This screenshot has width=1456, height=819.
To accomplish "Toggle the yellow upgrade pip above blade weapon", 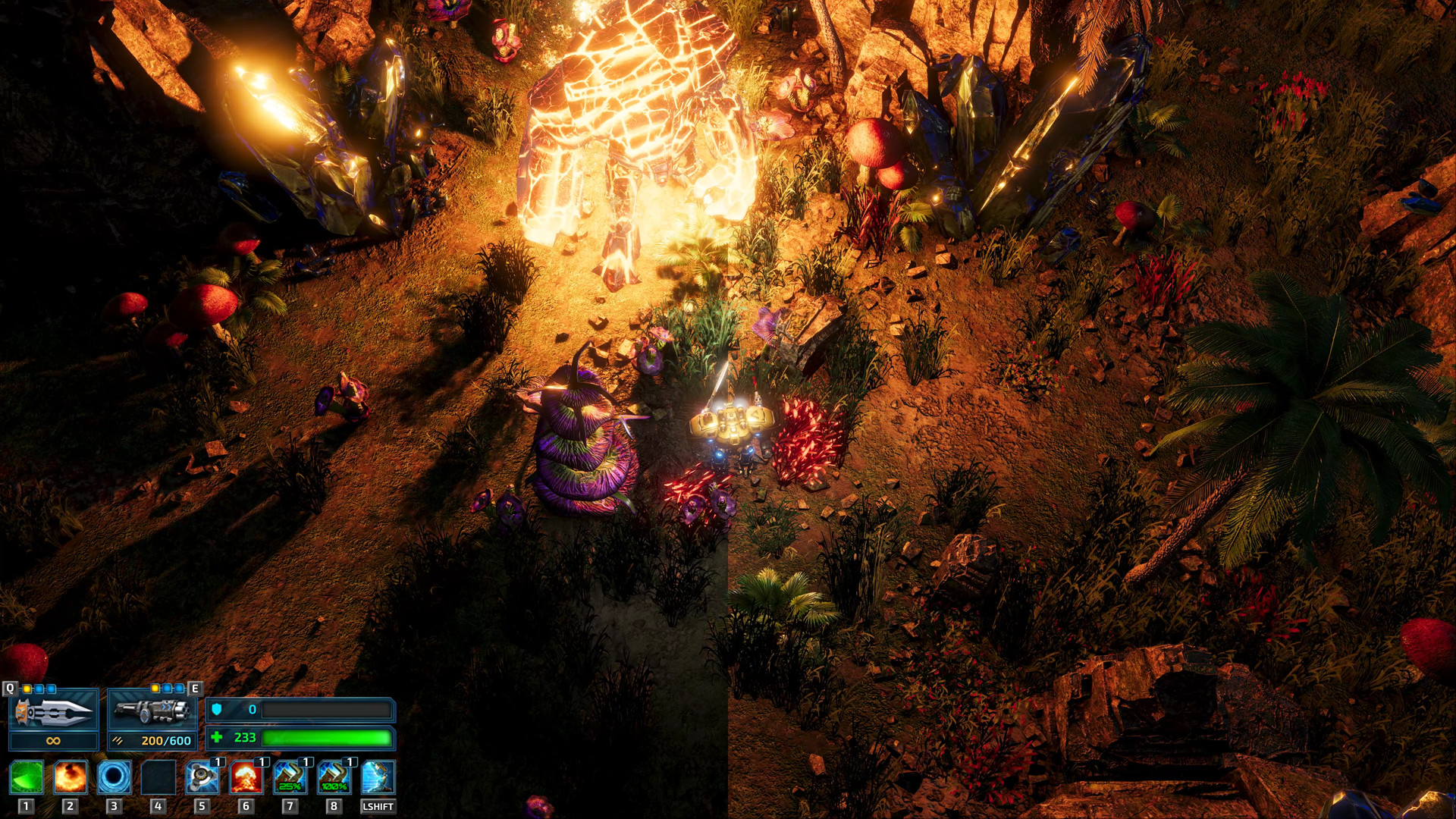I will [x=27, y=689].
